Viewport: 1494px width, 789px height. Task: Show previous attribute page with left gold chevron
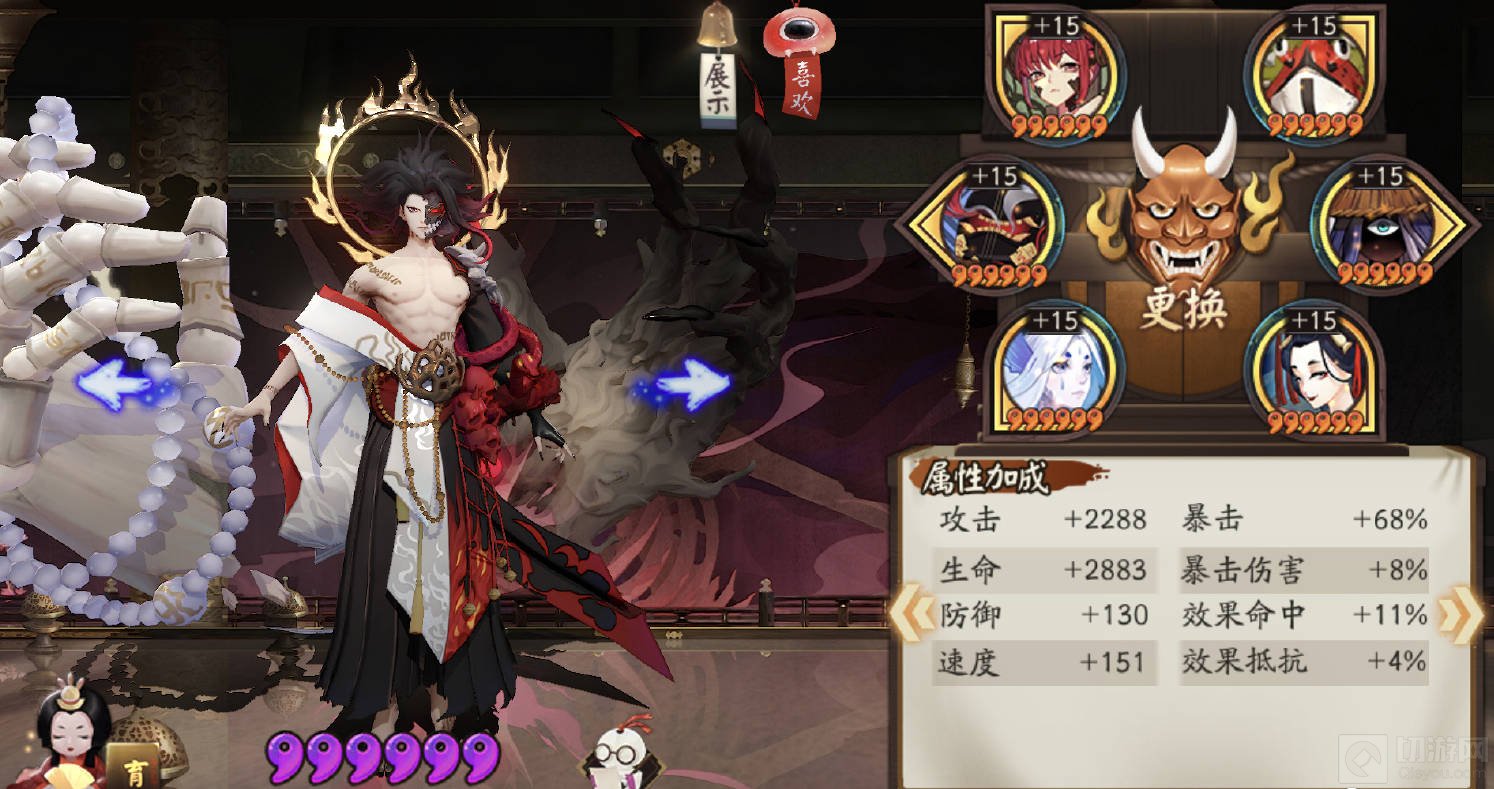(x=908, y=614)
